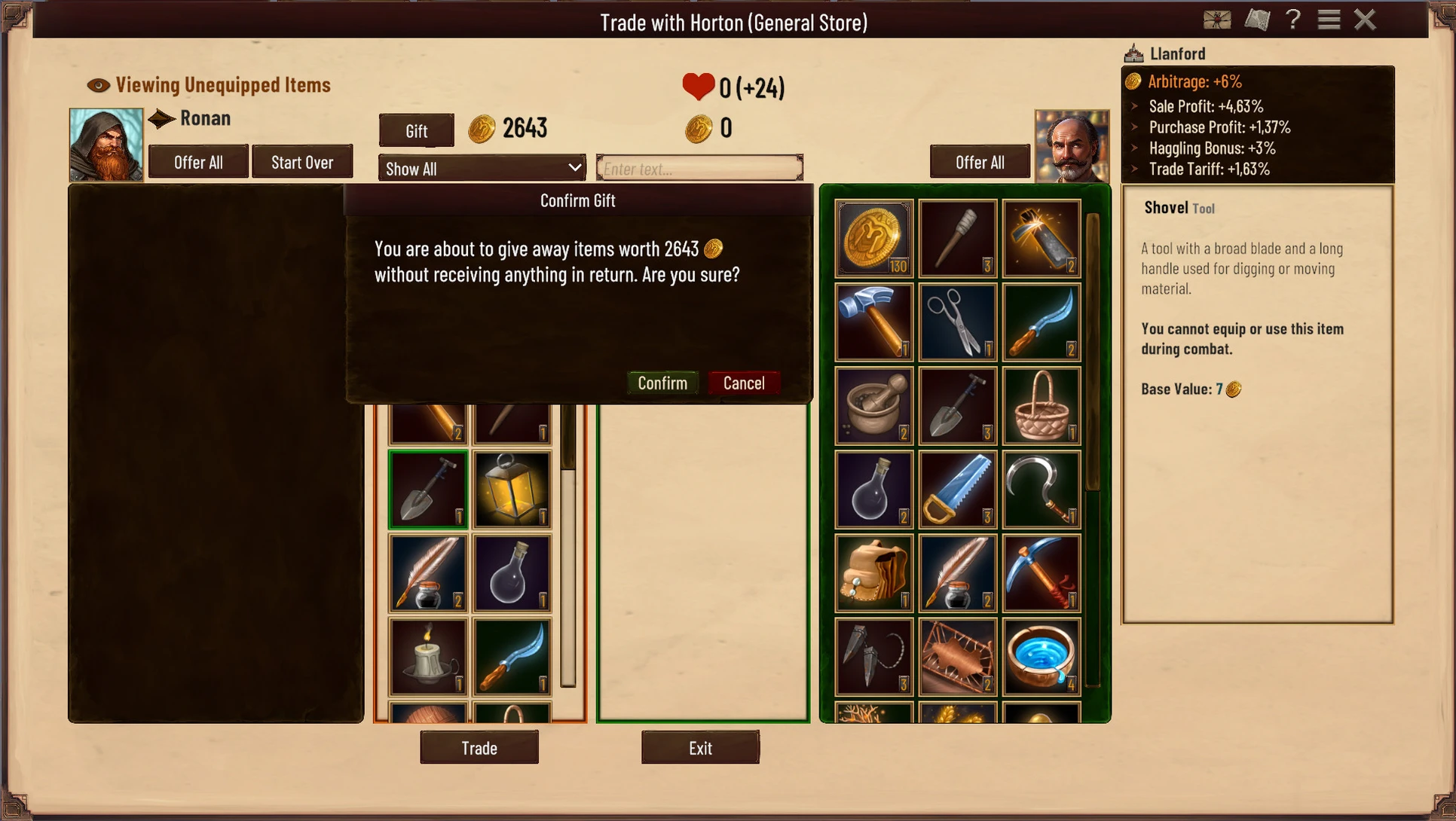The height and width of the screenshot is (821, 1456).
Task: Choose Ronan's lit candle item
Action: pyautogui.click(x=428, y=657)
